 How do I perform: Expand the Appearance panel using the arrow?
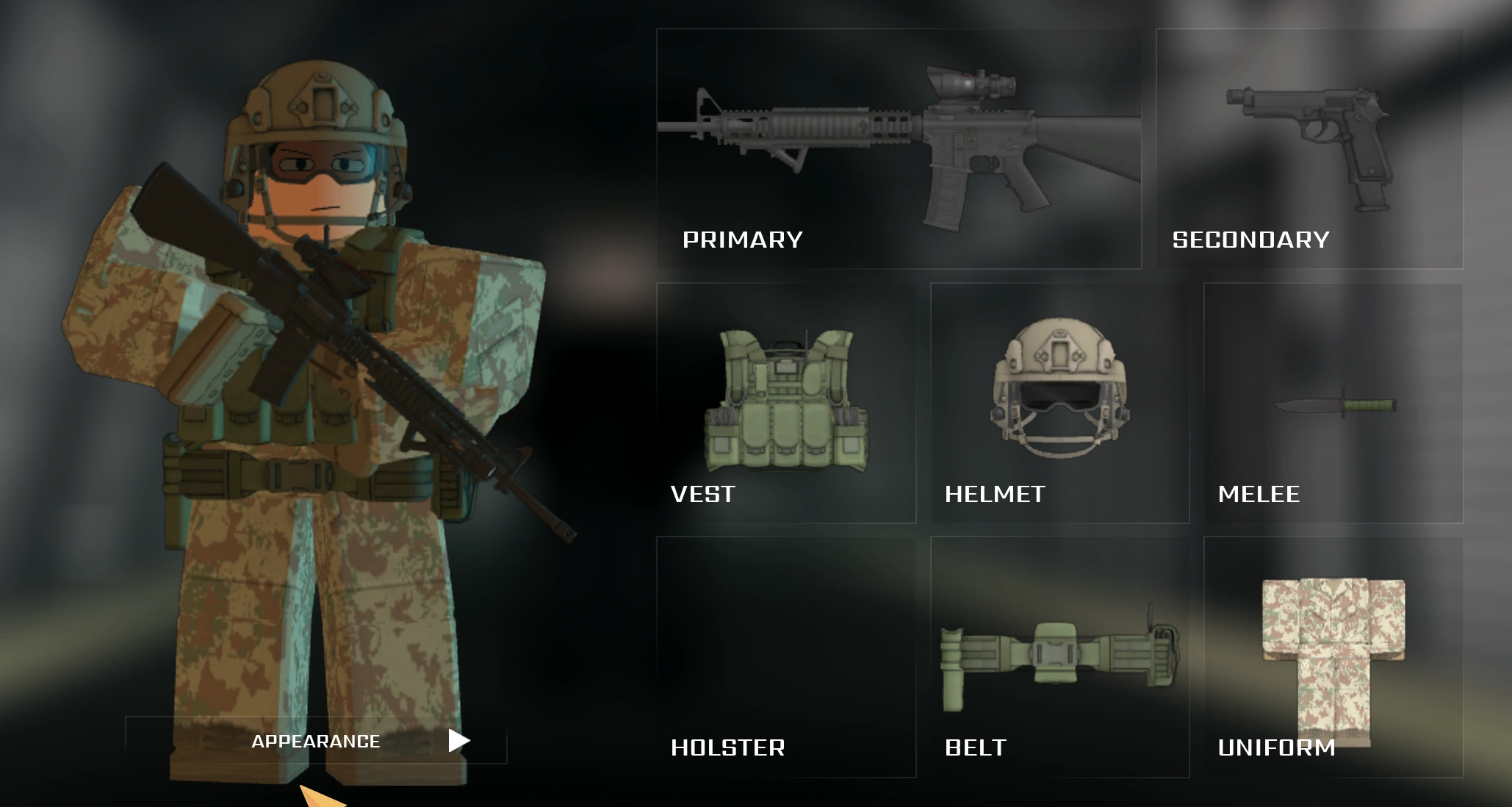457,741
